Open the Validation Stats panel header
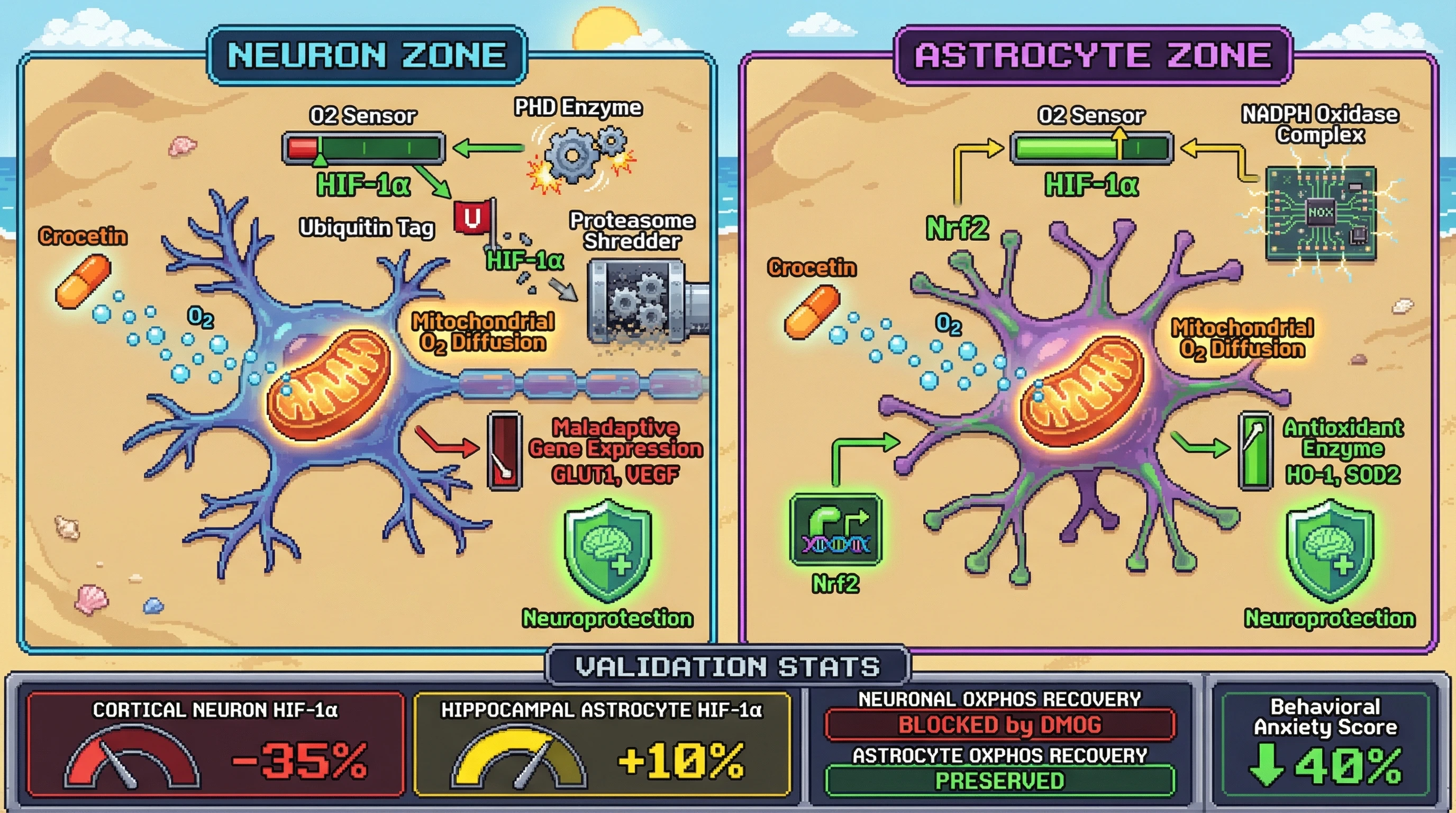Screen dimensions: 1456x813 click(727, 666)
